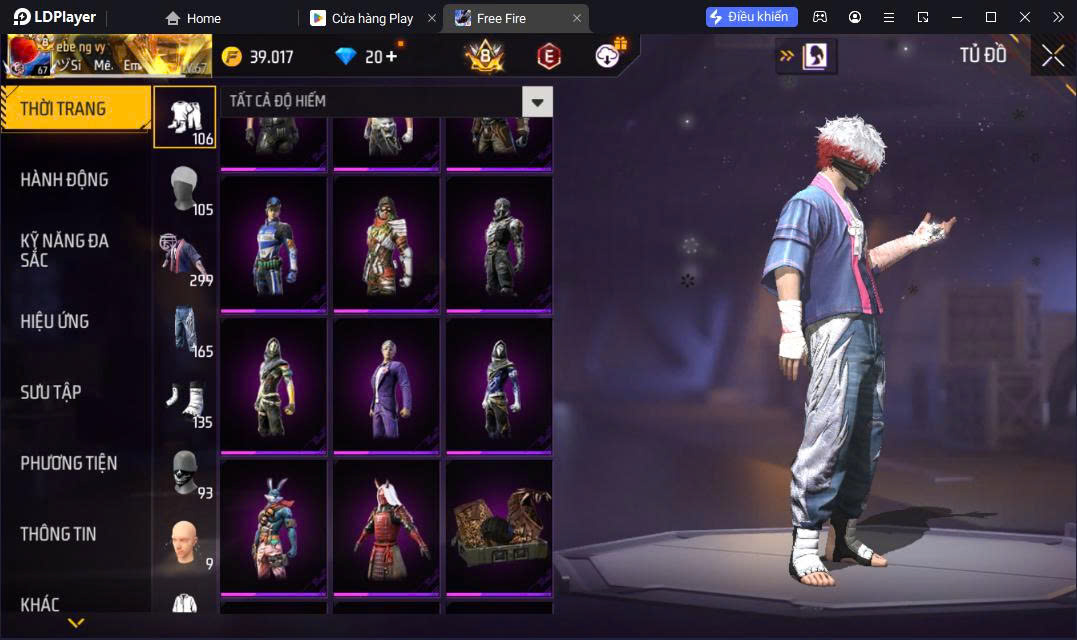Open the player profile banner
The width and height of the screenshot is (1077, 640).
tap(109, 56)
